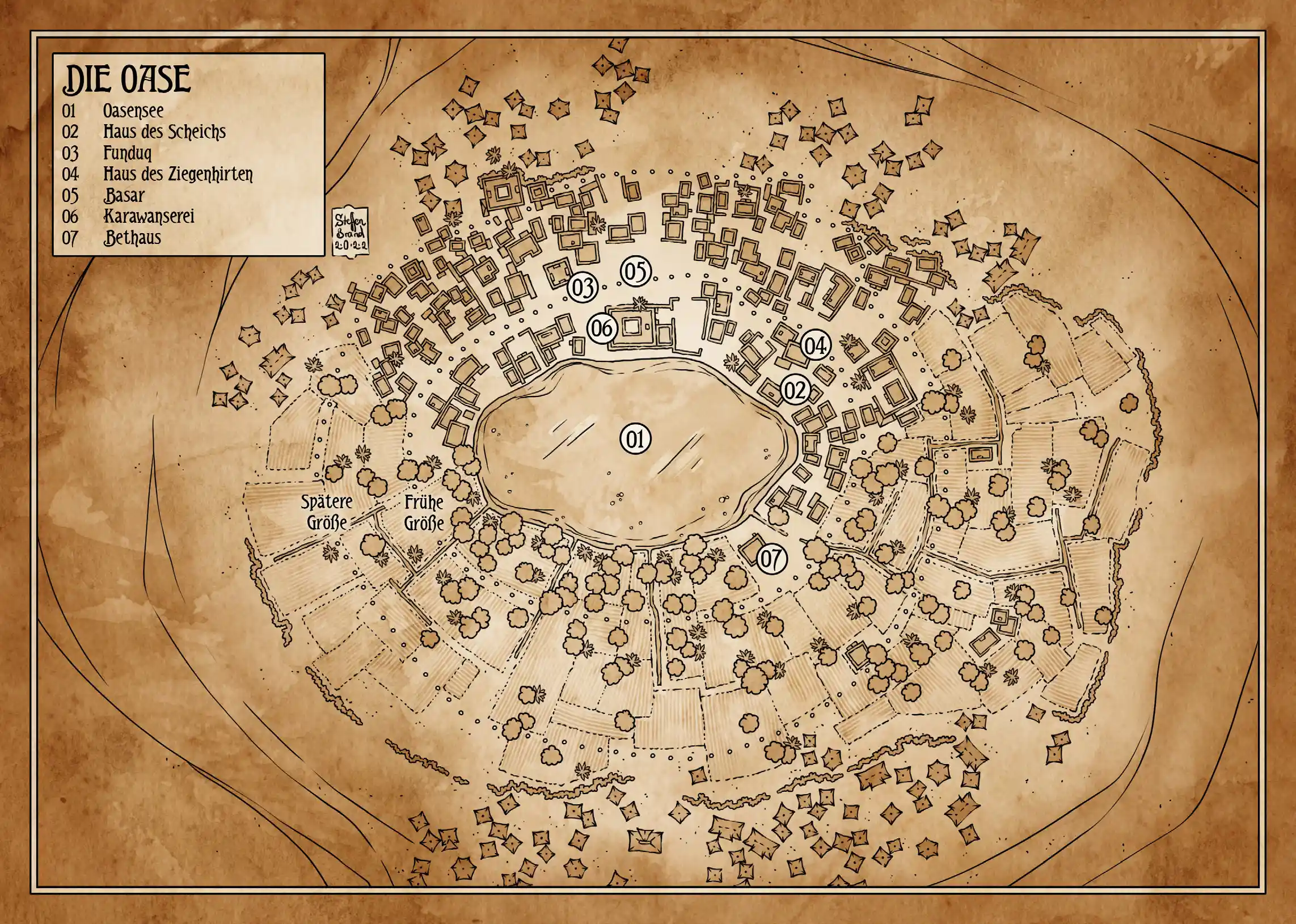The width and height of the screenshot is (1296, 924).
Task: Choose Haus des Scheichs in the legend
Action: tap(164, 132)
